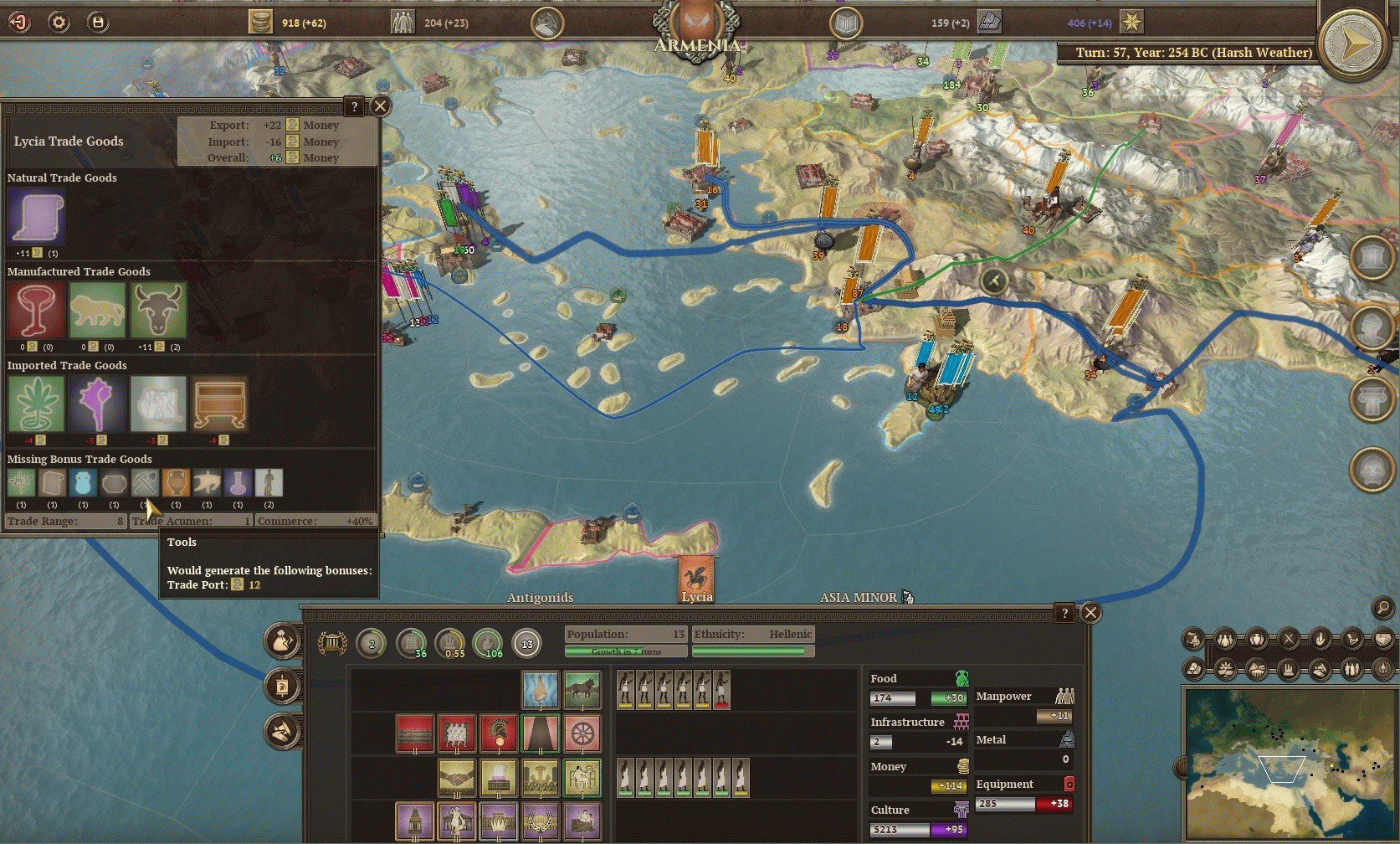Toggle the crossed swords map filter
1400x844 pixels.
[1289, 641]
